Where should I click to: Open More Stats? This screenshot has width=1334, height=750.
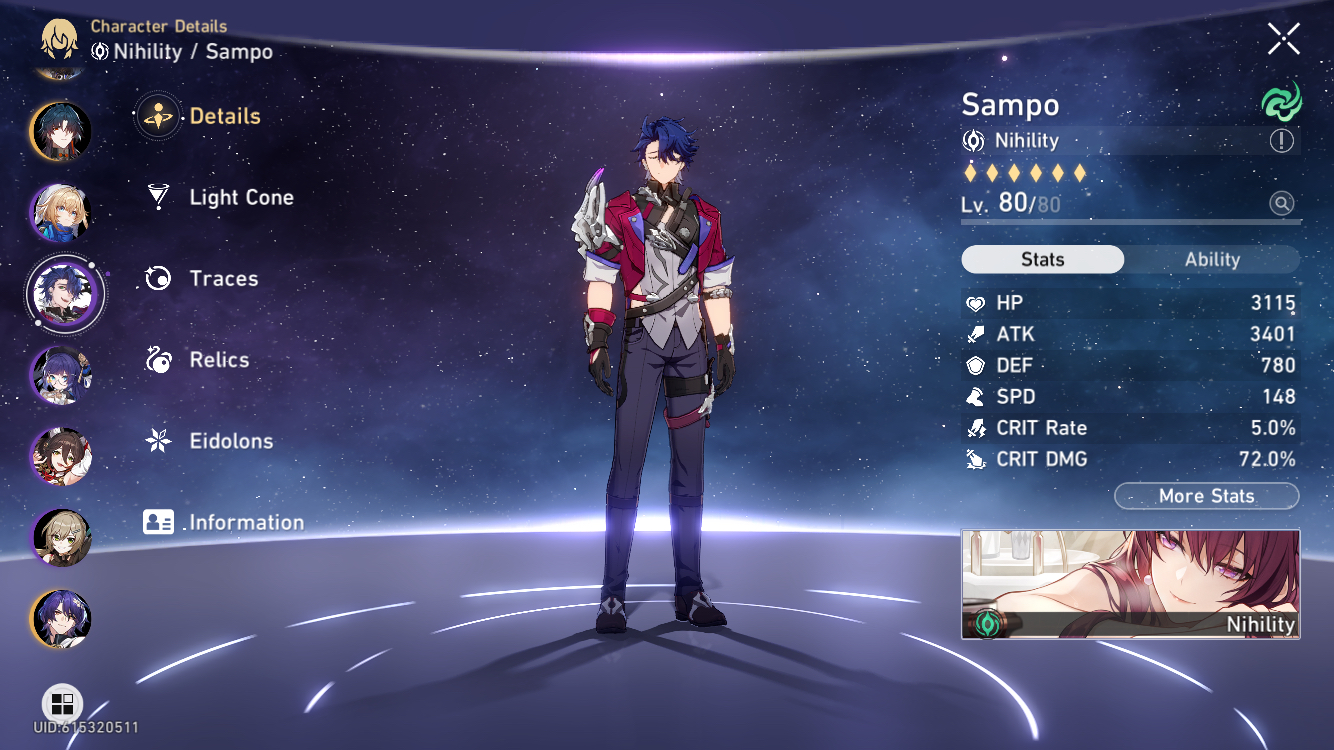pos(1206,496)
